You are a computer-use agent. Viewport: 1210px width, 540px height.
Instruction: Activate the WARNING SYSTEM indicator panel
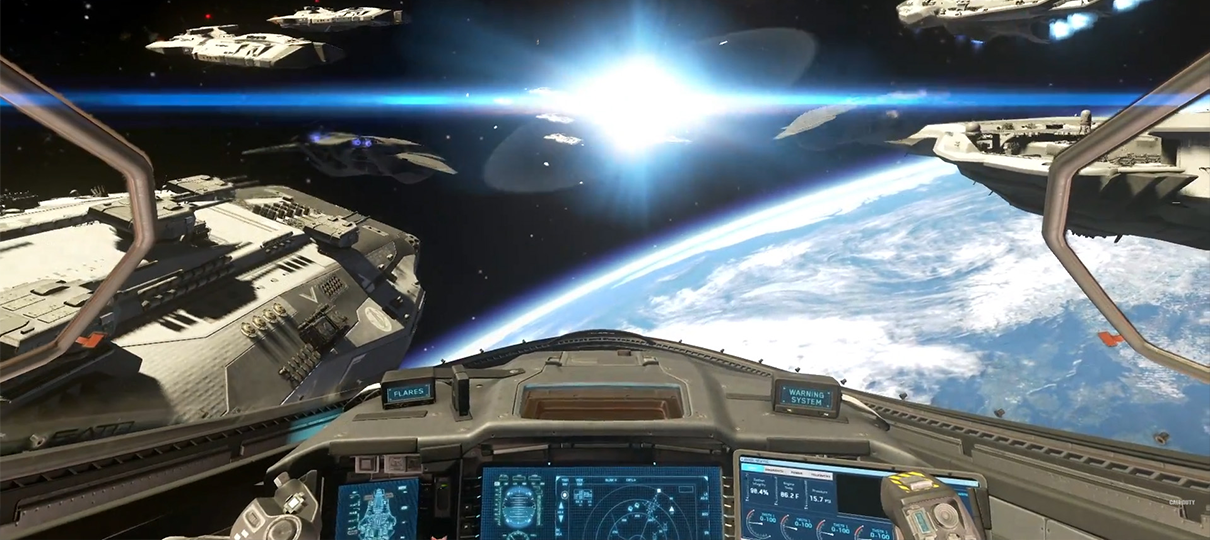point(807,396)
